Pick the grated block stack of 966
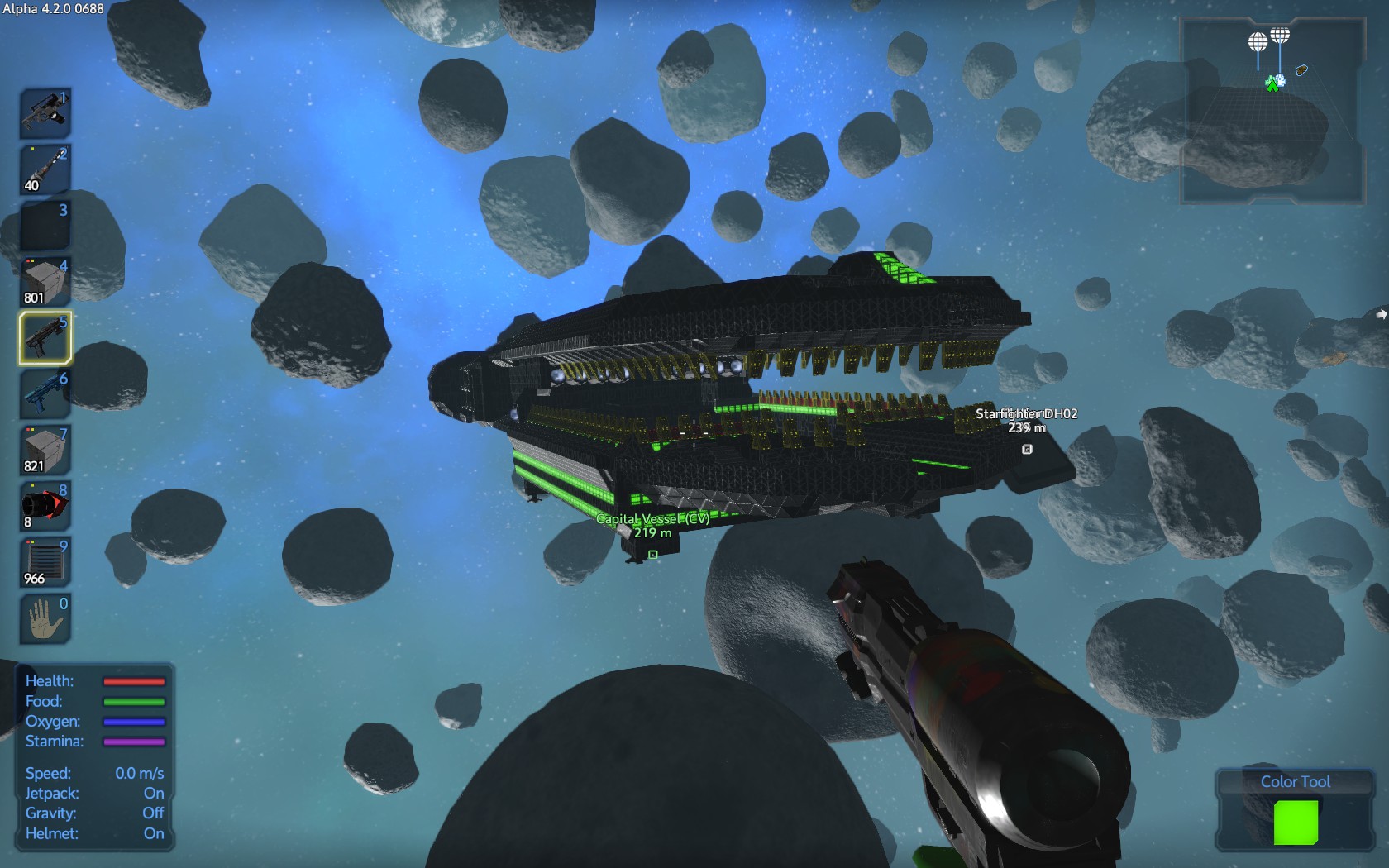Viewport: 1389px width, 868px height. (x=45, y=562)
